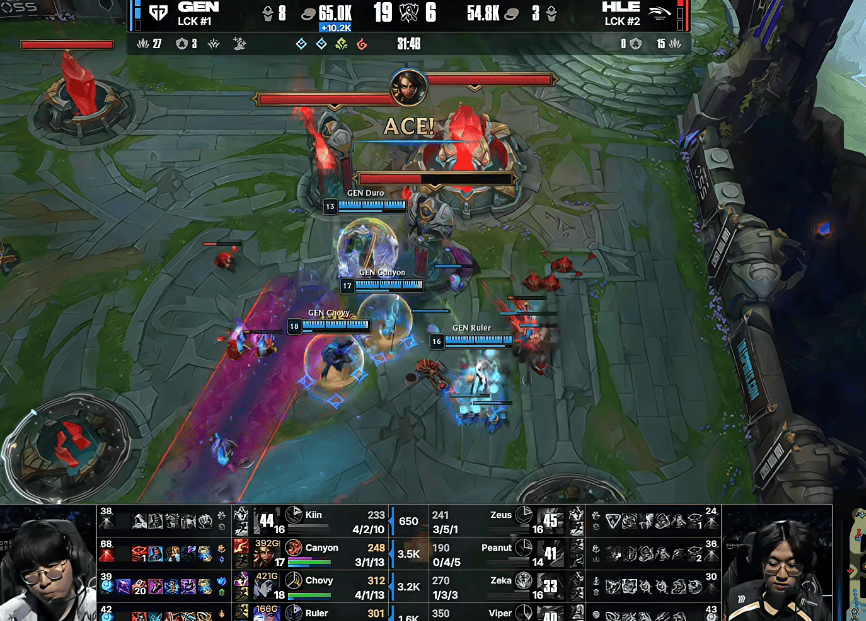This screenshot has height=621, width=866.
Task: Open the right player webcam feed
Action: pos(778,565)
